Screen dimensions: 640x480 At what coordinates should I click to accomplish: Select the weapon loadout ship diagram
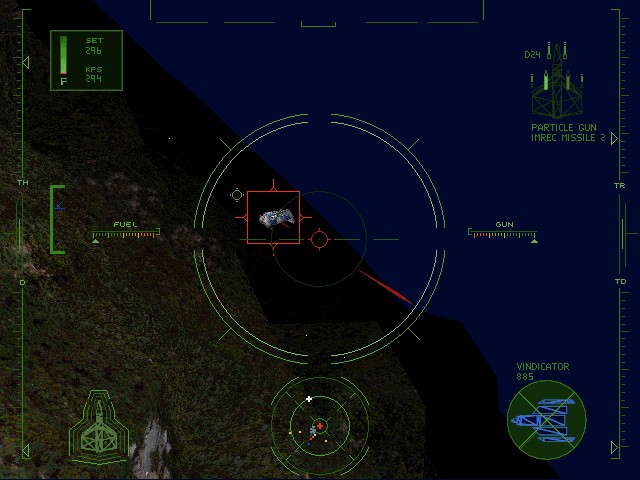tap(558, 85)
